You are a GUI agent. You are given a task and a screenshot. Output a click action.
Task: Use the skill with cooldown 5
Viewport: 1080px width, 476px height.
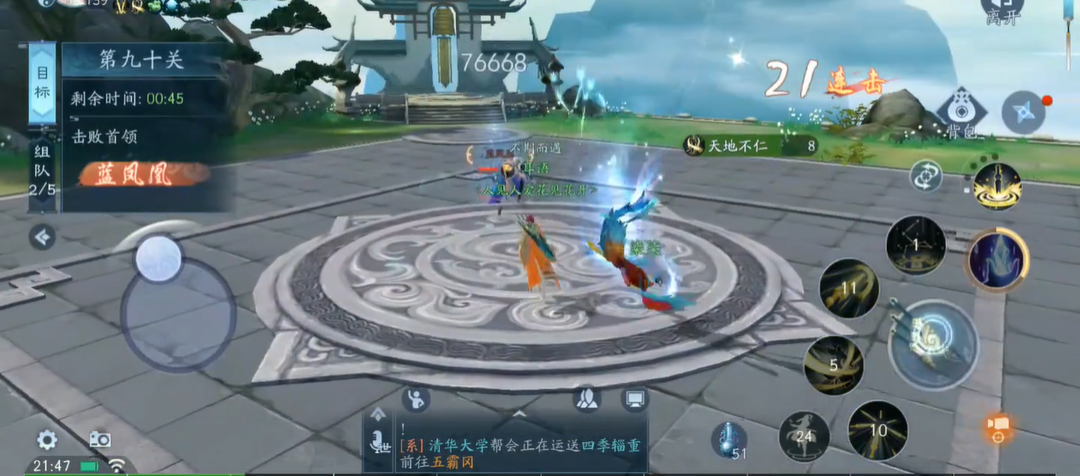[834, 365]
